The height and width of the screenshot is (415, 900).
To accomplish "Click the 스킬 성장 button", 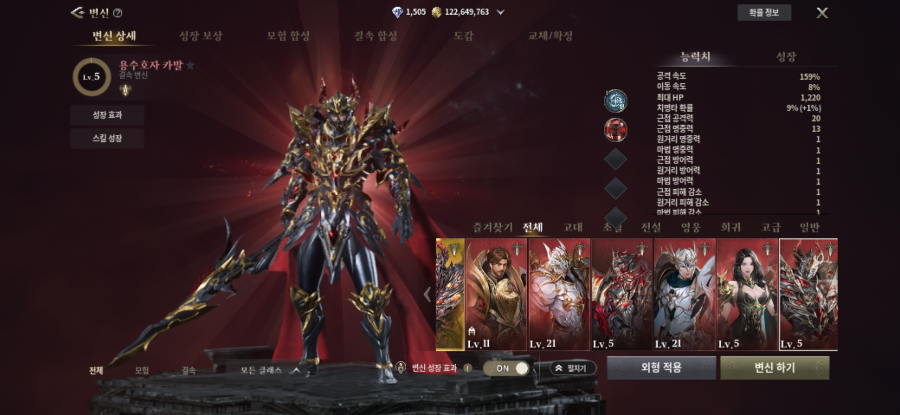I will tap(107, 139).
